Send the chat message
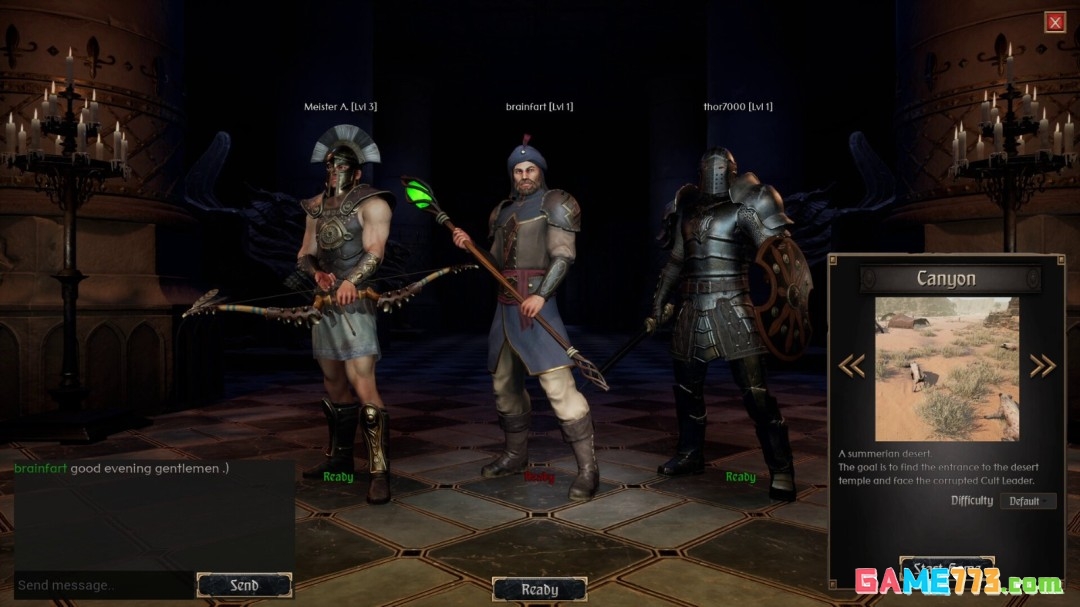 click(x=244, y=586)
